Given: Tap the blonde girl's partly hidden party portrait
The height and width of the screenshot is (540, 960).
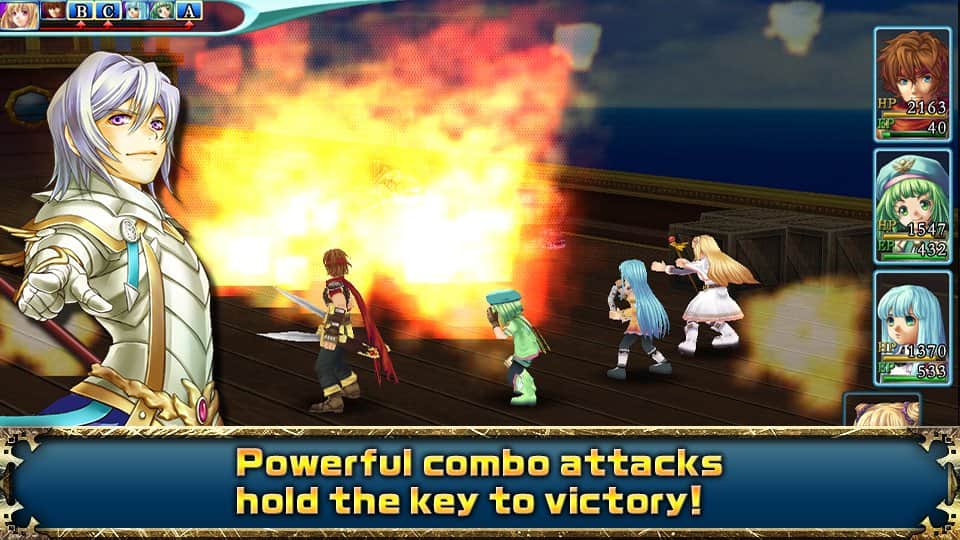Looking at the screenshot, I should pyautogui.click(x=884, y=410).
